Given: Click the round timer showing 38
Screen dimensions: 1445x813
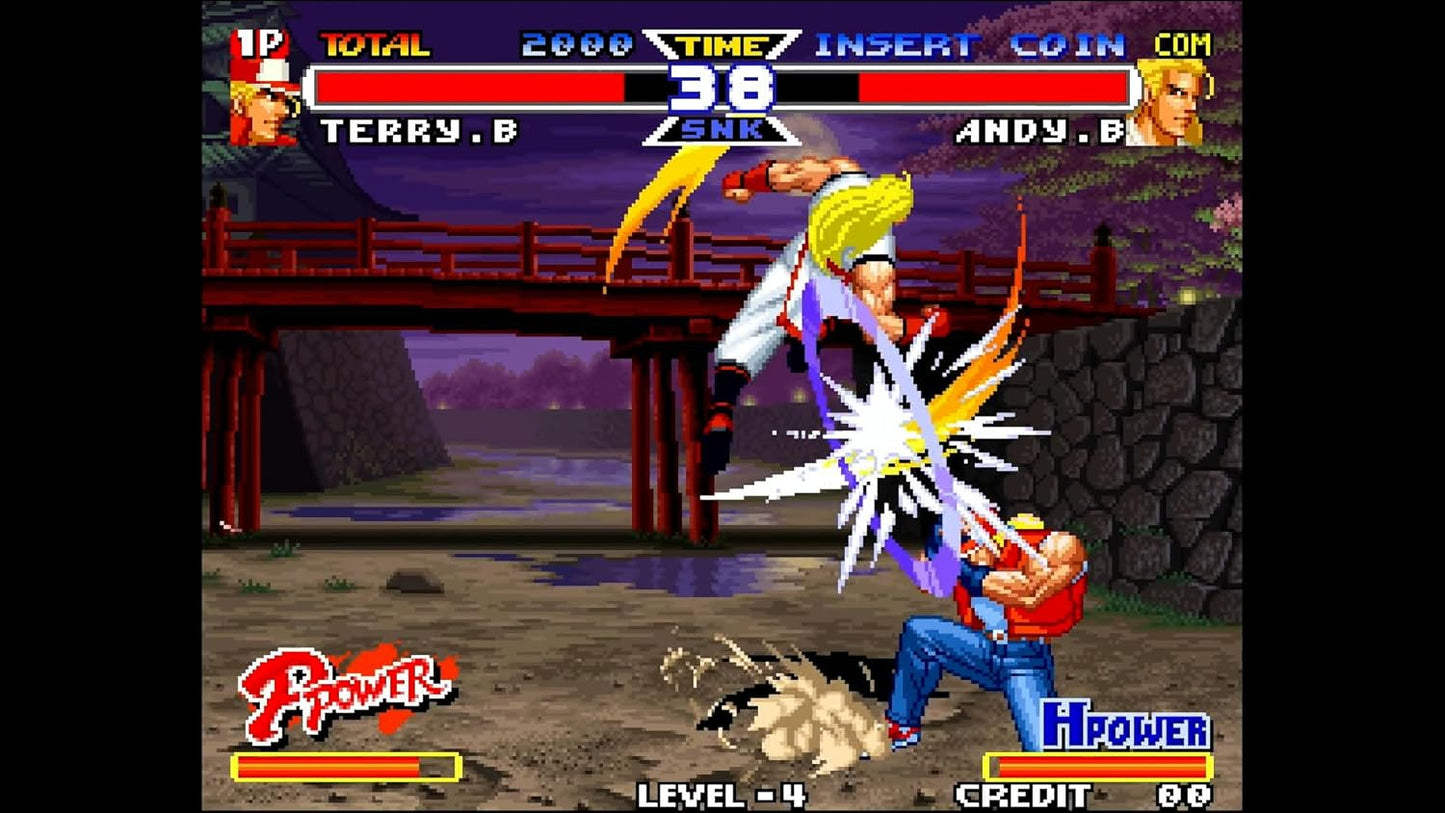Looking at the screenshot, I should tap(721, 86).
